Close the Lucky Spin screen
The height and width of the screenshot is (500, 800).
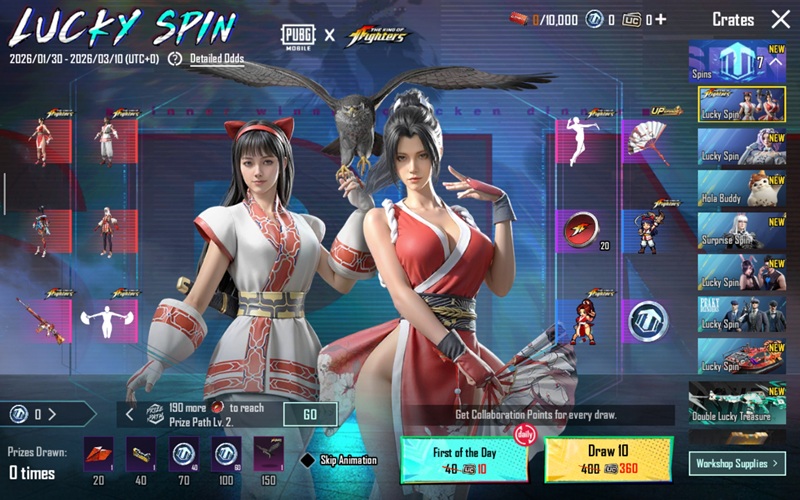coord(780,19)
